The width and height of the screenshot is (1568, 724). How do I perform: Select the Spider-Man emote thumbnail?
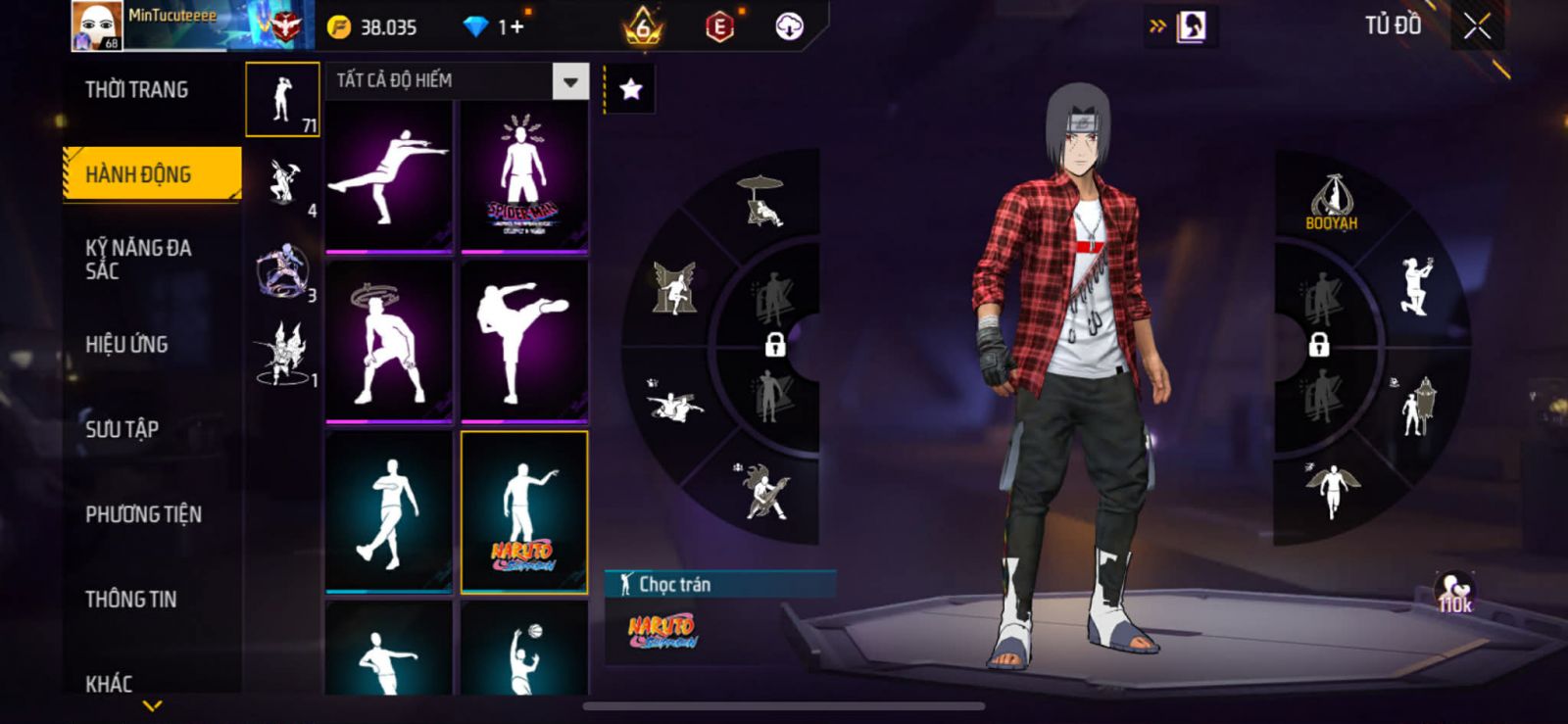(524, 177)
